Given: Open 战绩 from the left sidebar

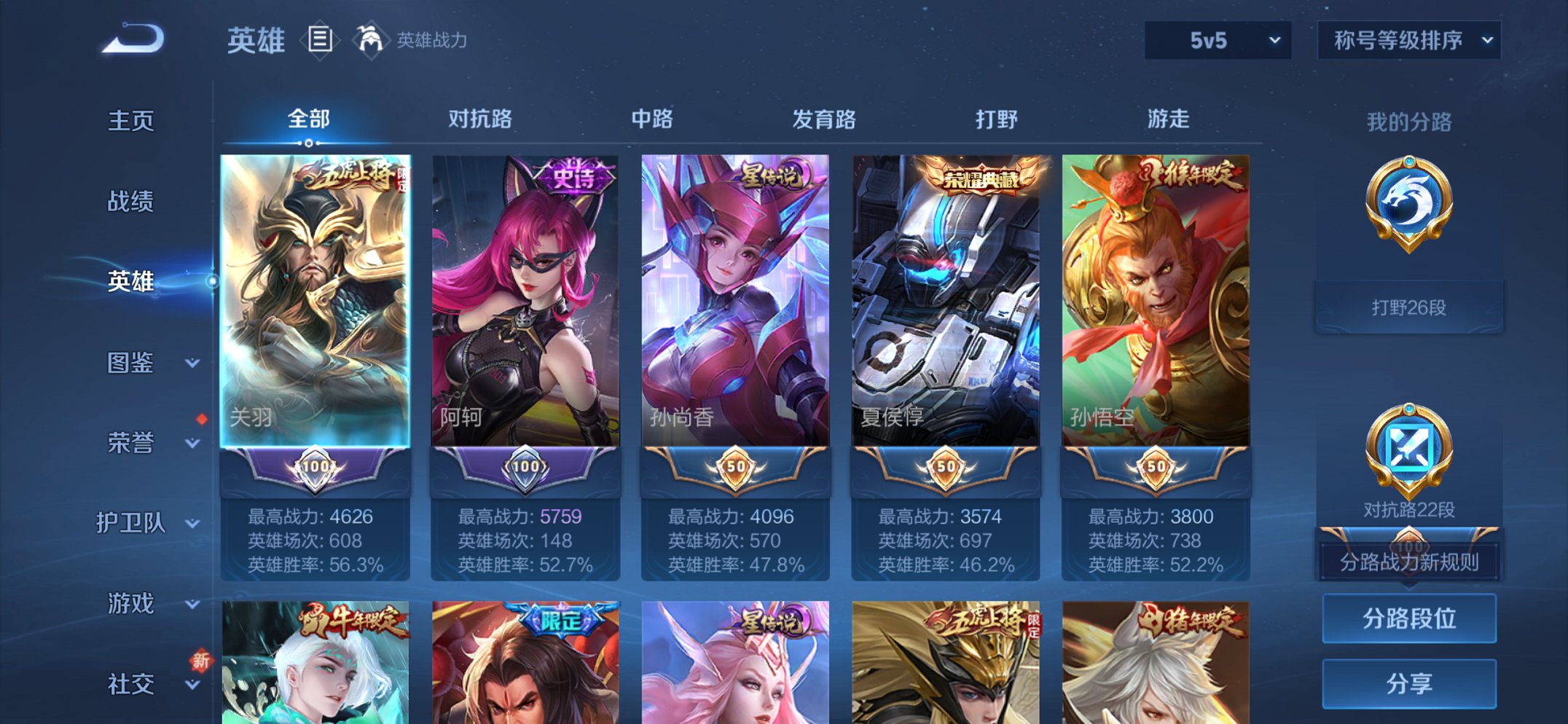Looking at the screenshot, I should tap(130, 202).
